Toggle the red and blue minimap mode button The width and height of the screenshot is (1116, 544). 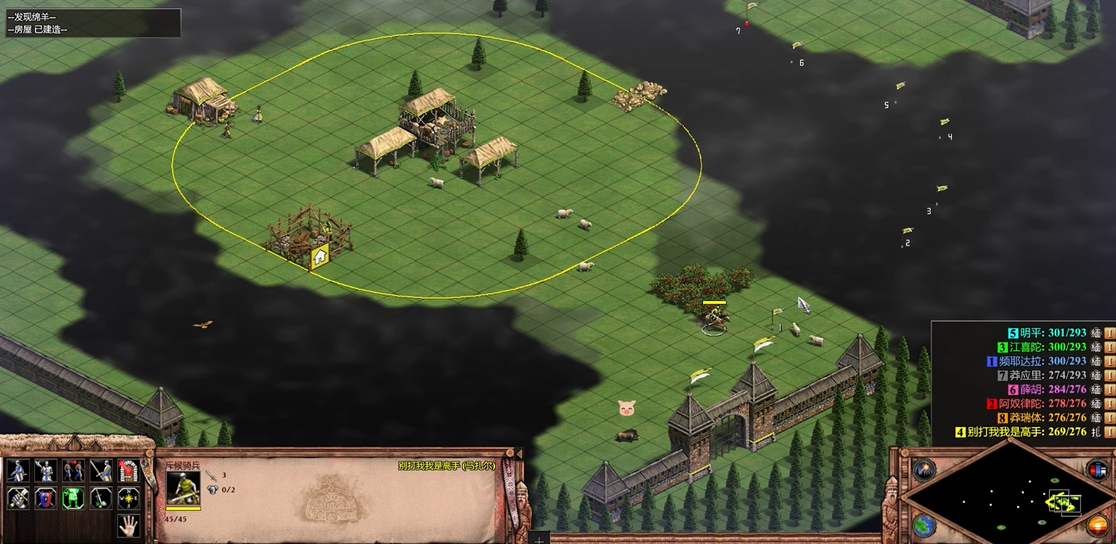(x=1098, y=469)
